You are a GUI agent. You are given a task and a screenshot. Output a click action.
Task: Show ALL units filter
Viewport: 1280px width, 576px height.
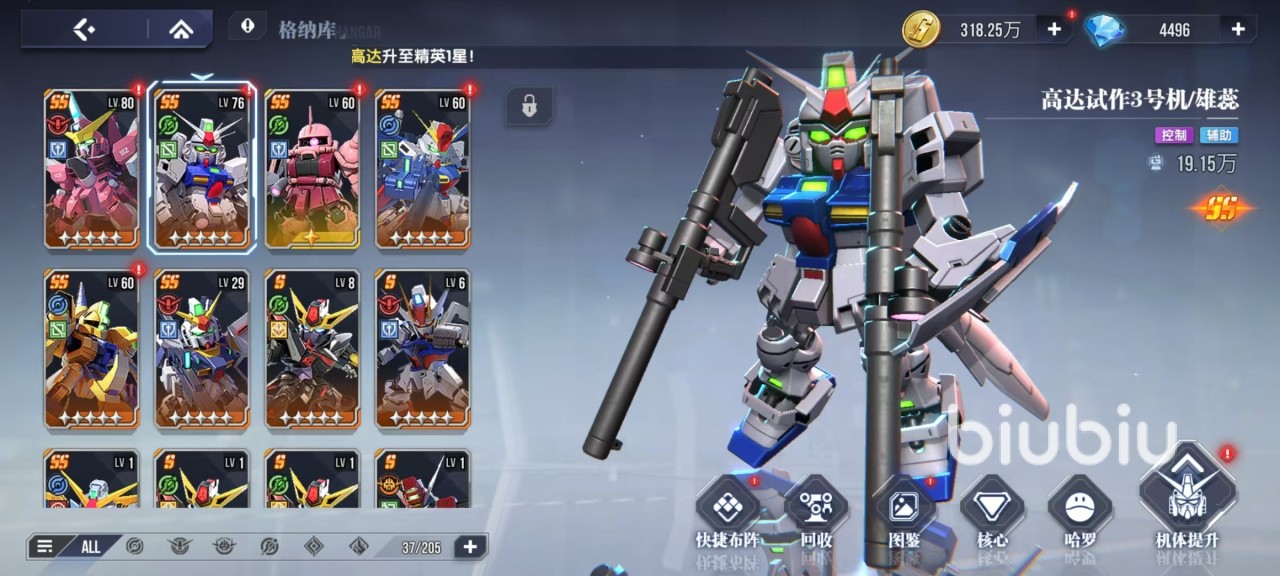pos(91,546)
